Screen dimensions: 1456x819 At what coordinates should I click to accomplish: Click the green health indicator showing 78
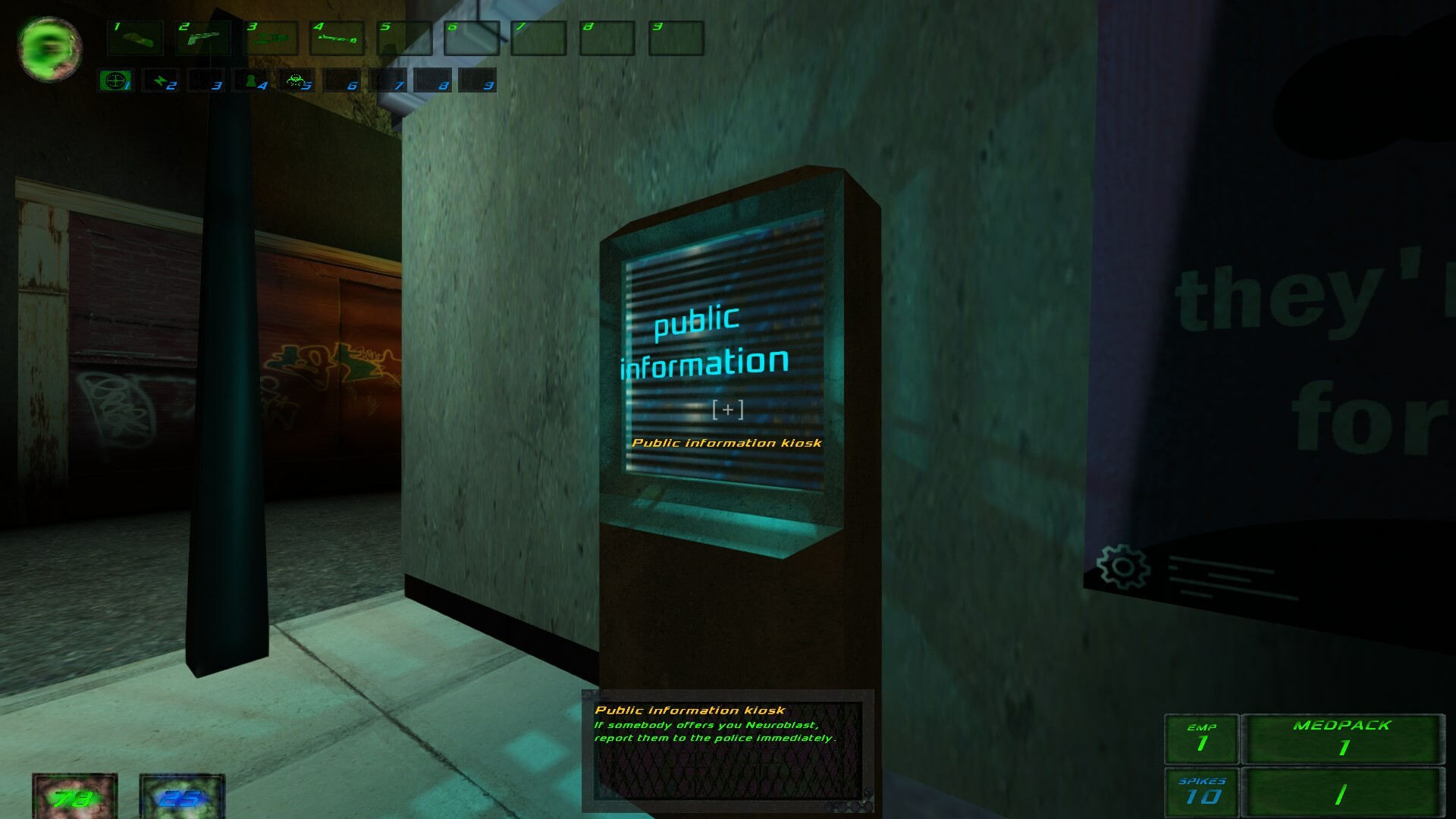pos(74,798)
